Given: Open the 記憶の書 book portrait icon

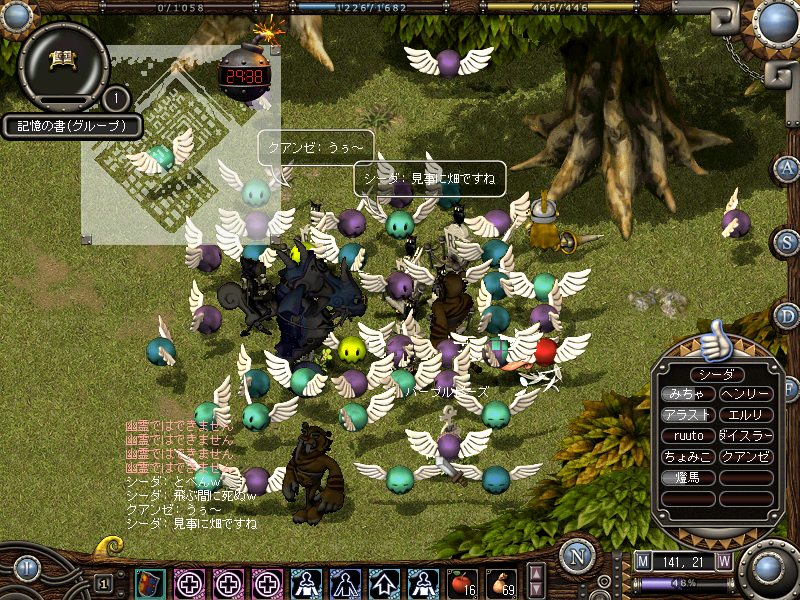Looking at the screenshot, I should 62,62.
